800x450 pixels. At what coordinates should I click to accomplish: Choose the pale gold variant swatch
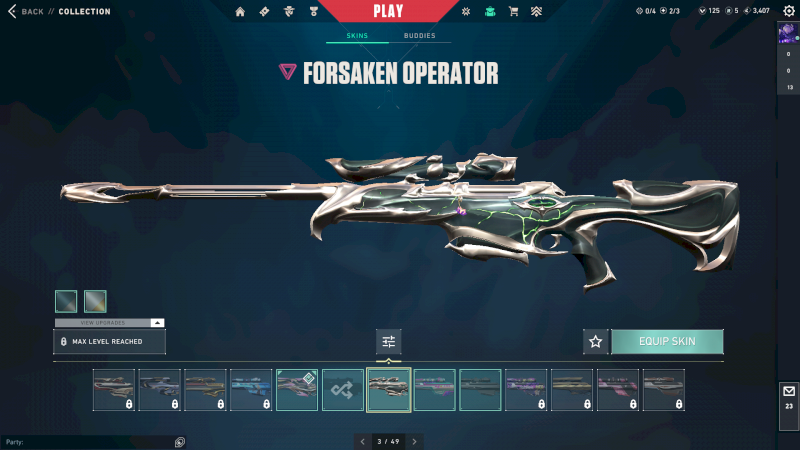pos(95,301)
